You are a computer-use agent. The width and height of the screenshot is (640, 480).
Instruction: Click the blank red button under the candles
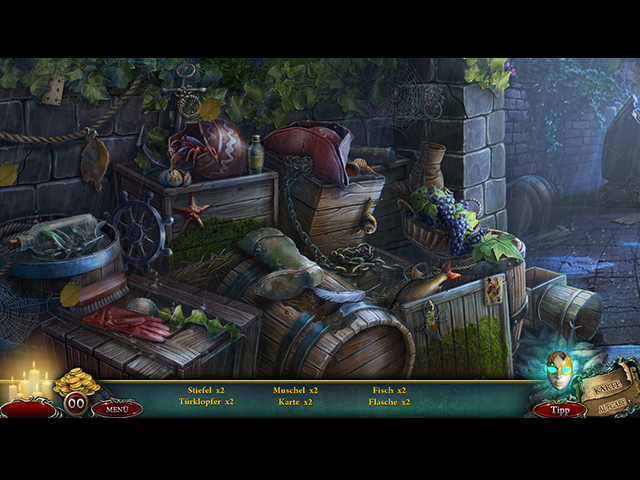pyautogui.click(x=28, y=408)
